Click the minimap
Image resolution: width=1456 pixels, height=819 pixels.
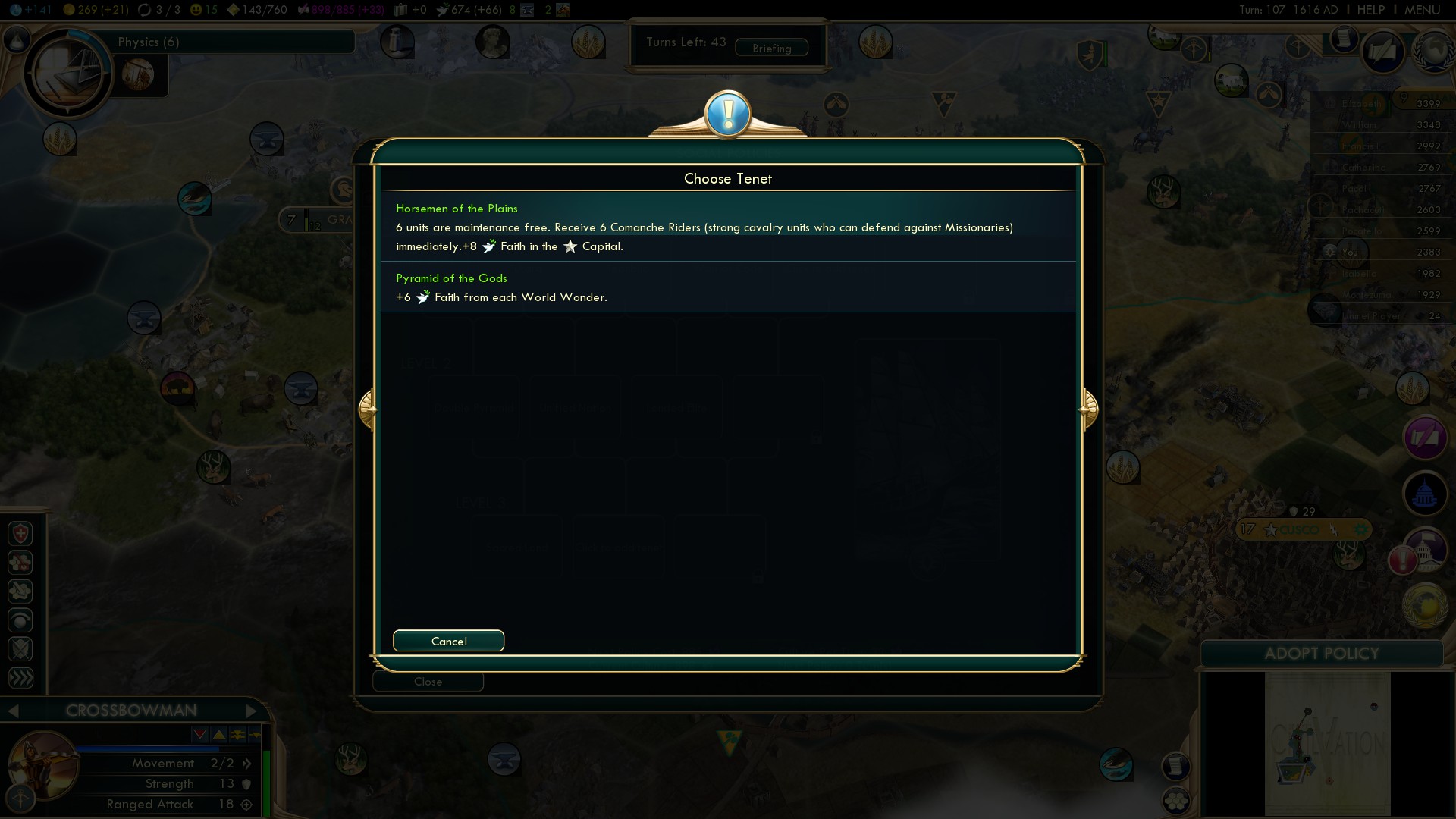(x=1327, y=743)
